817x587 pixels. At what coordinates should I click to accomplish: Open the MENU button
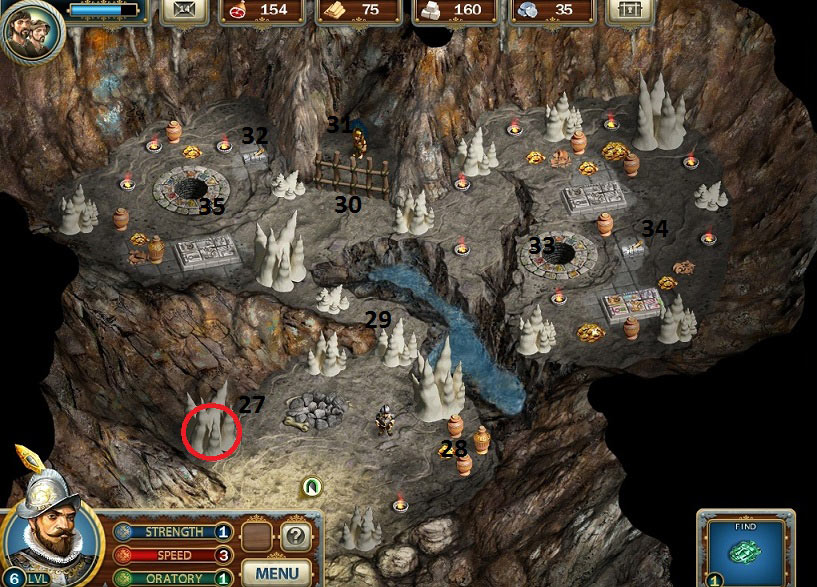pyautogui.click(x=277, y=573)
